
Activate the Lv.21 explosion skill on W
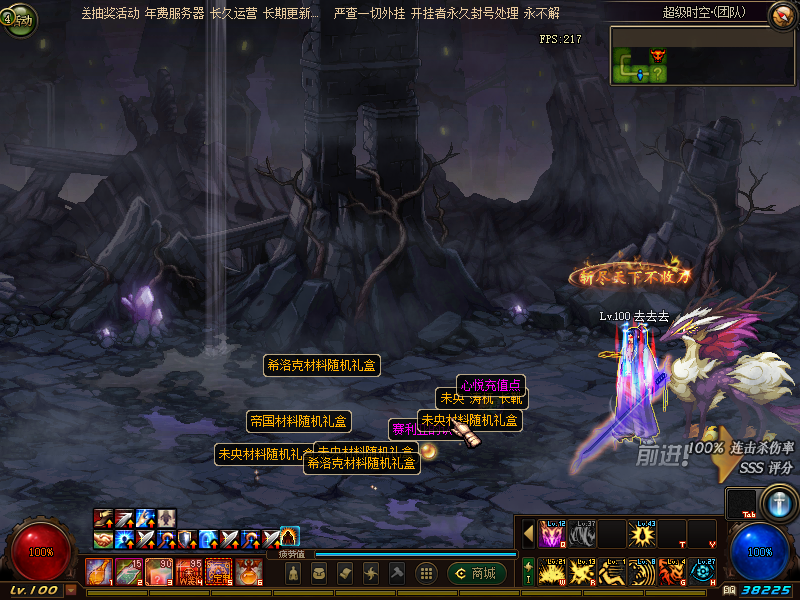(x=552, y=572)
